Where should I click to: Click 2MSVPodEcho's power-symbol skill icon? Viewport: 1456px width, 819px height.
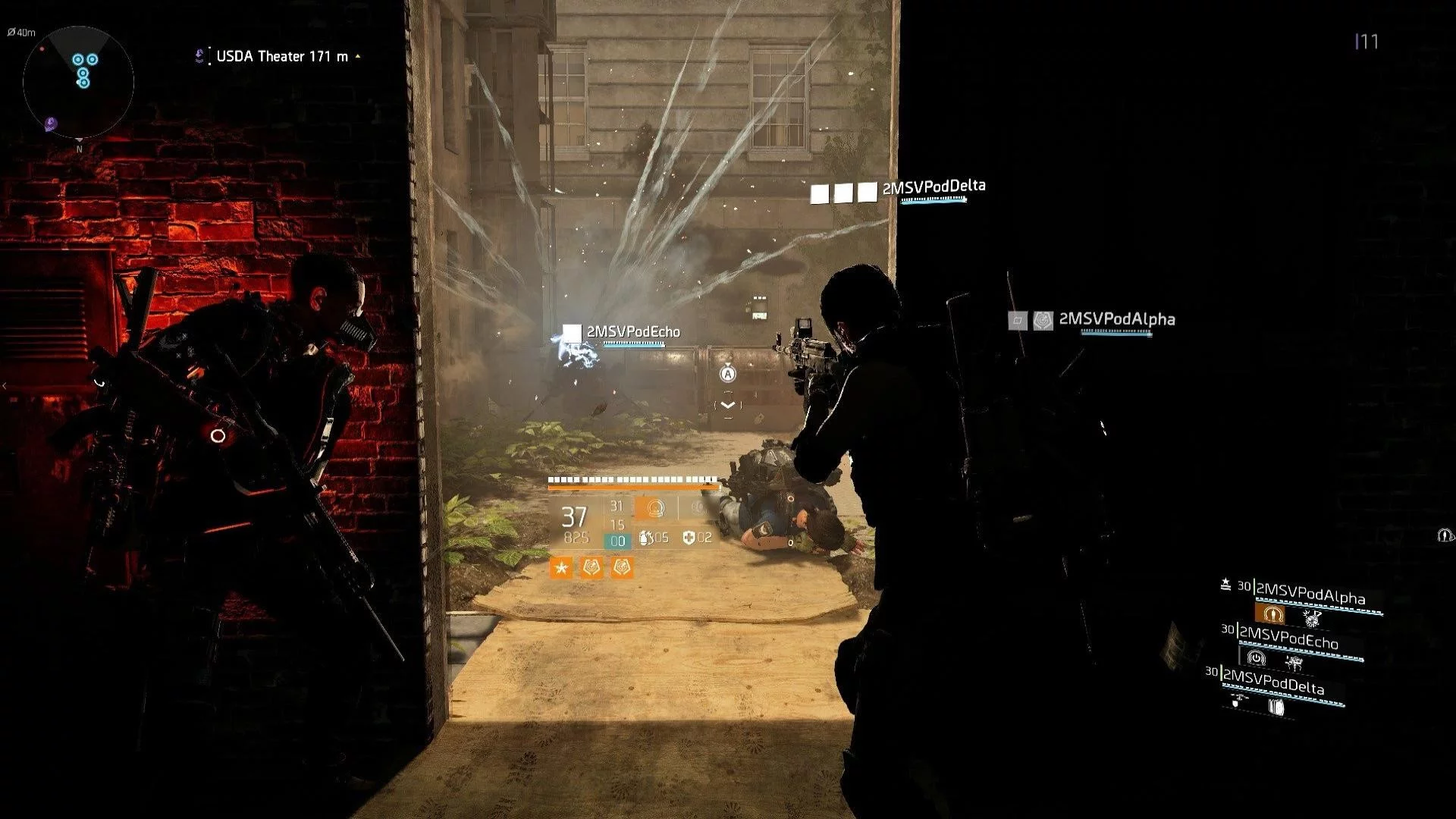(1256, 657)
